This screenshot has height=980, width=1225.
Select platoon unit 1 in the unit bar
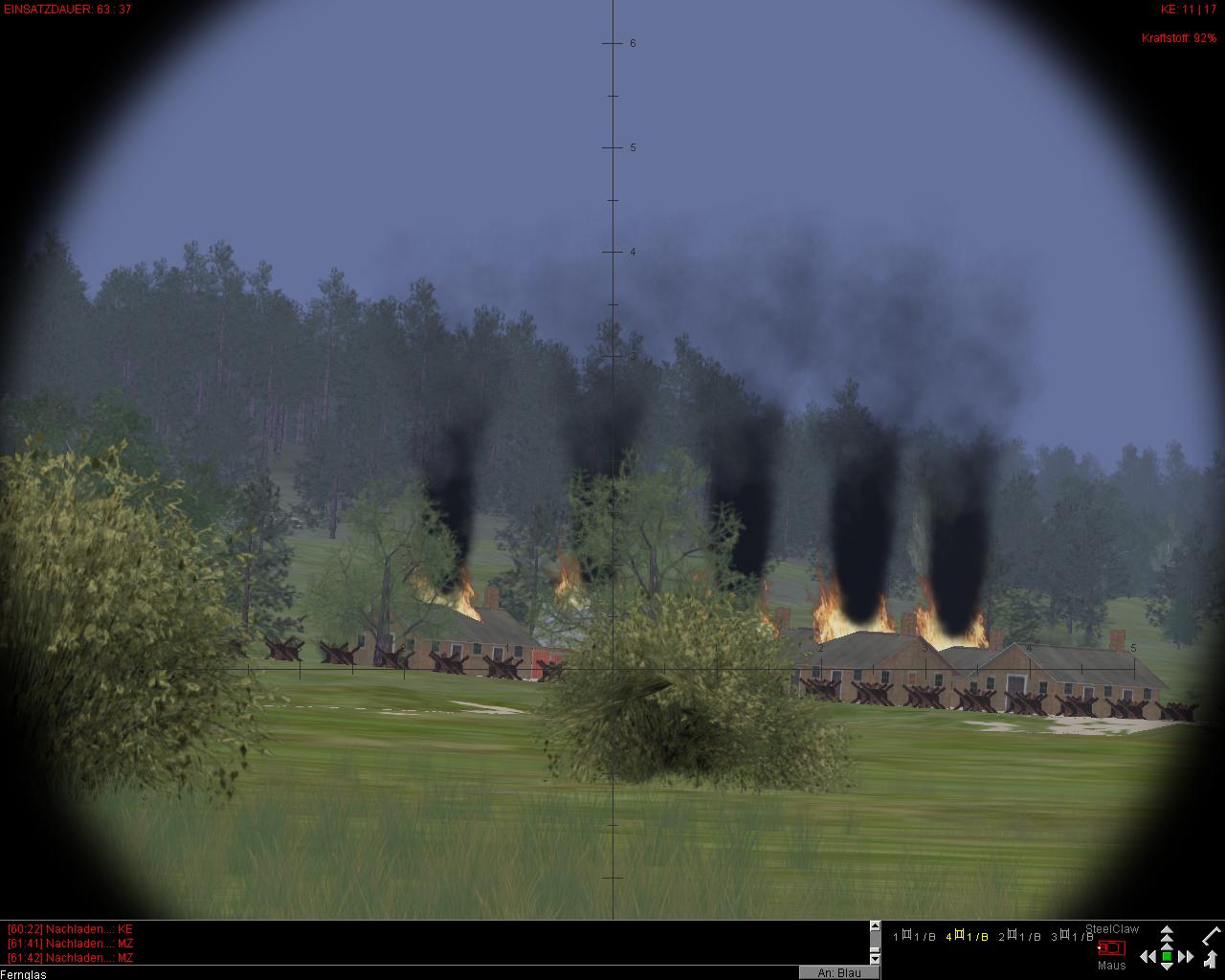(914, 937)
